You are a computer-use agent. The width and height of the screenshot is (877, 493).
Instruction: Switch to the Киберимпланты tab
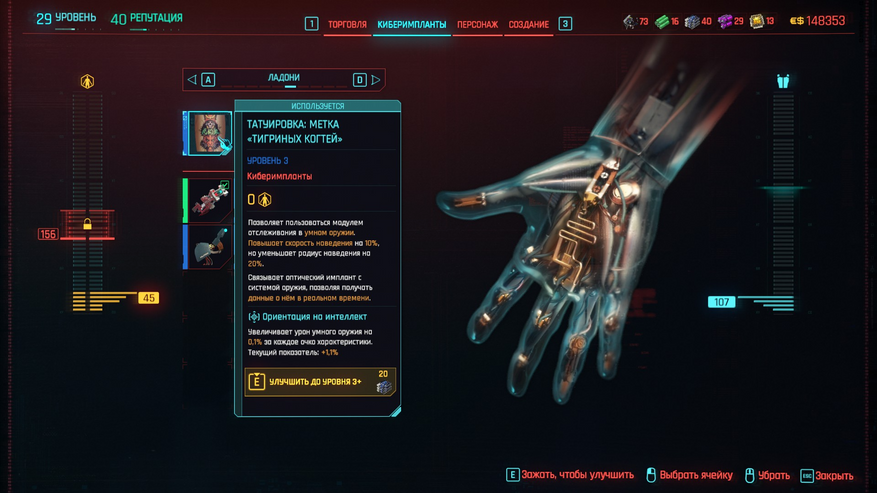412,24
